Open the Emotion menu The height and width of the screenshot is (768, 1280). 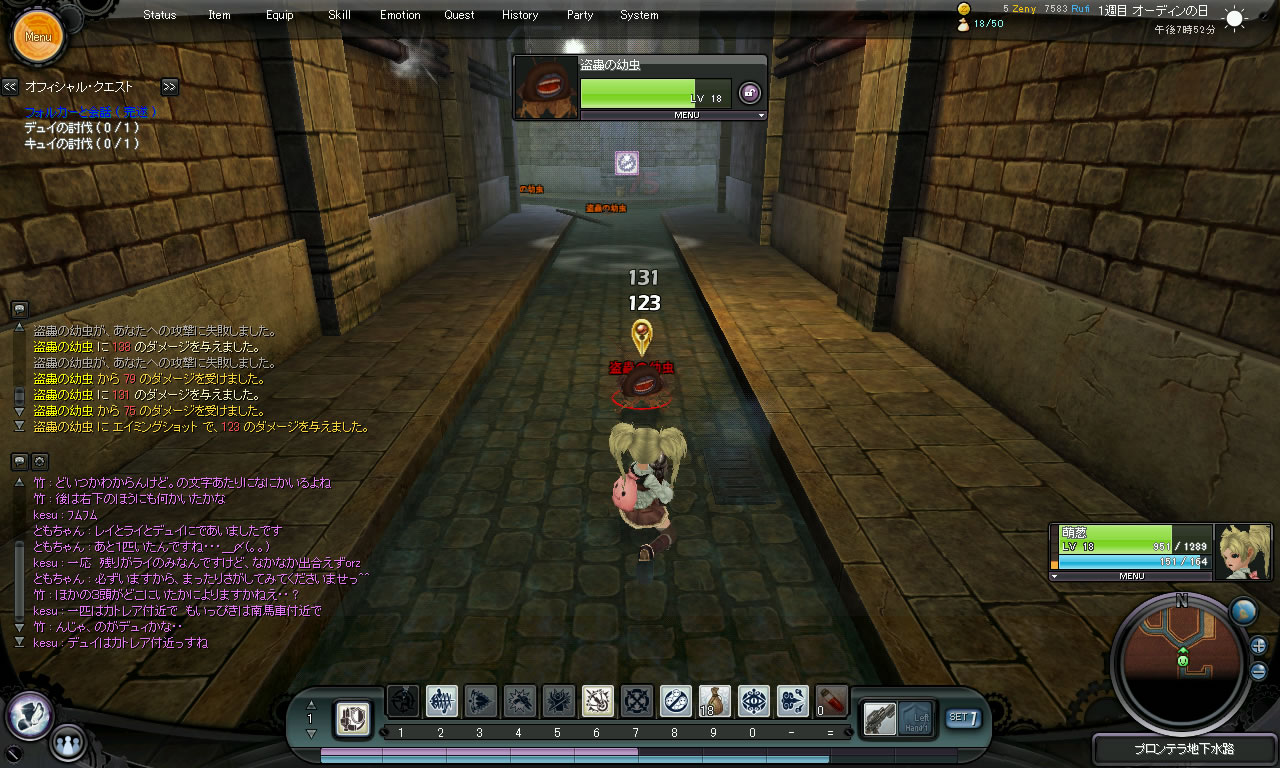tap(400, 15)
